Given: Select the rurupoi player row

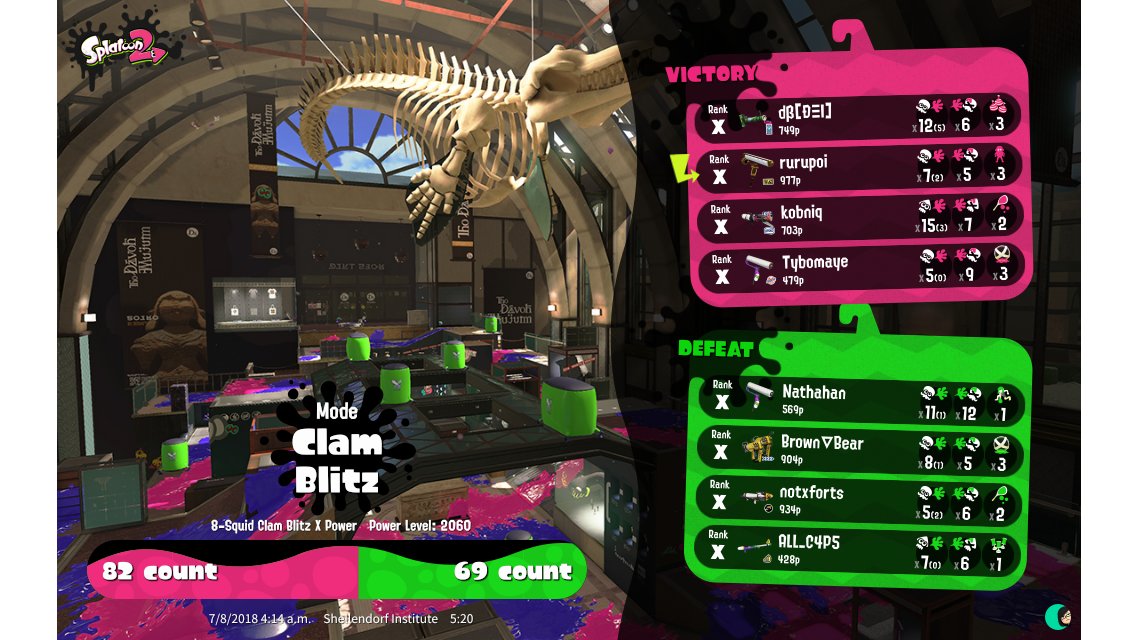Looking at the screenshot, I should click(862, 168).
